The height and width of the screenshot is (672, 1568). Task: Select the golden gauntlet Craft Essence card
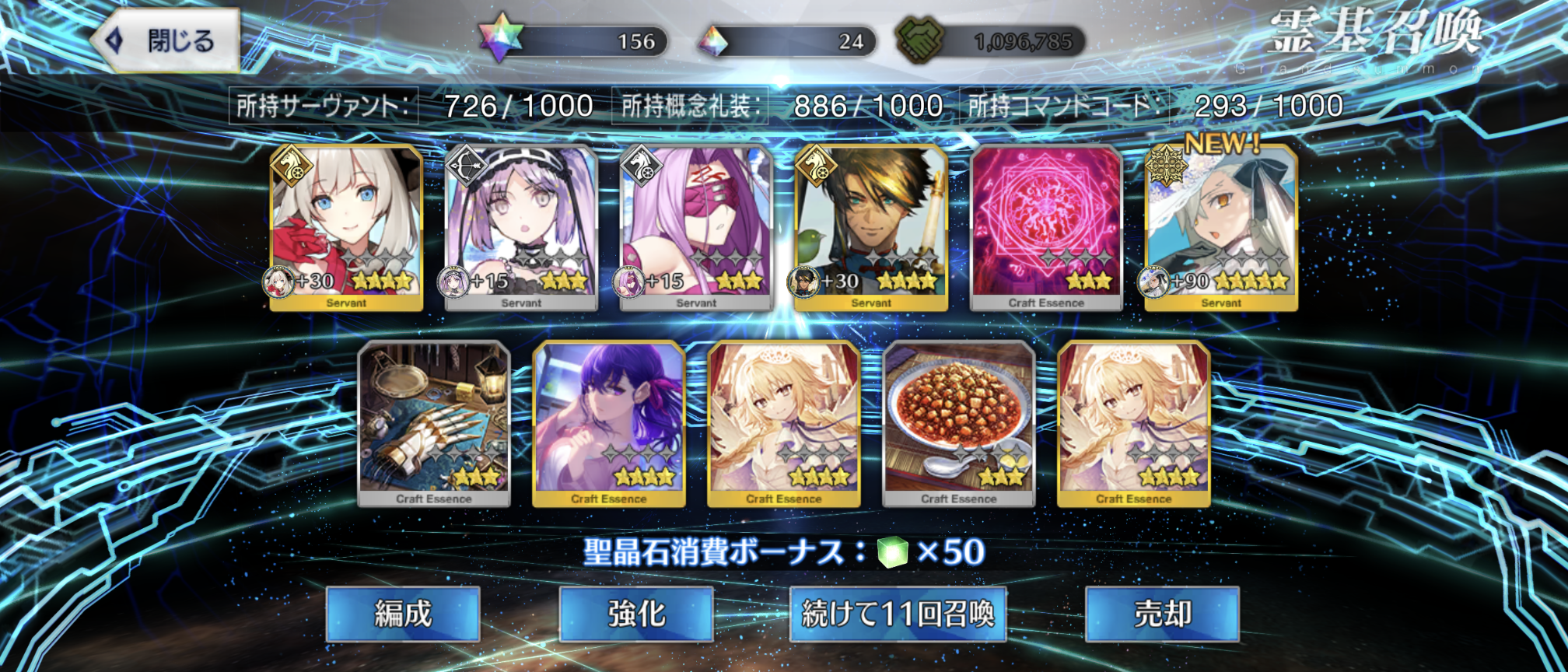pyautogui.click(x=434, y=424)
